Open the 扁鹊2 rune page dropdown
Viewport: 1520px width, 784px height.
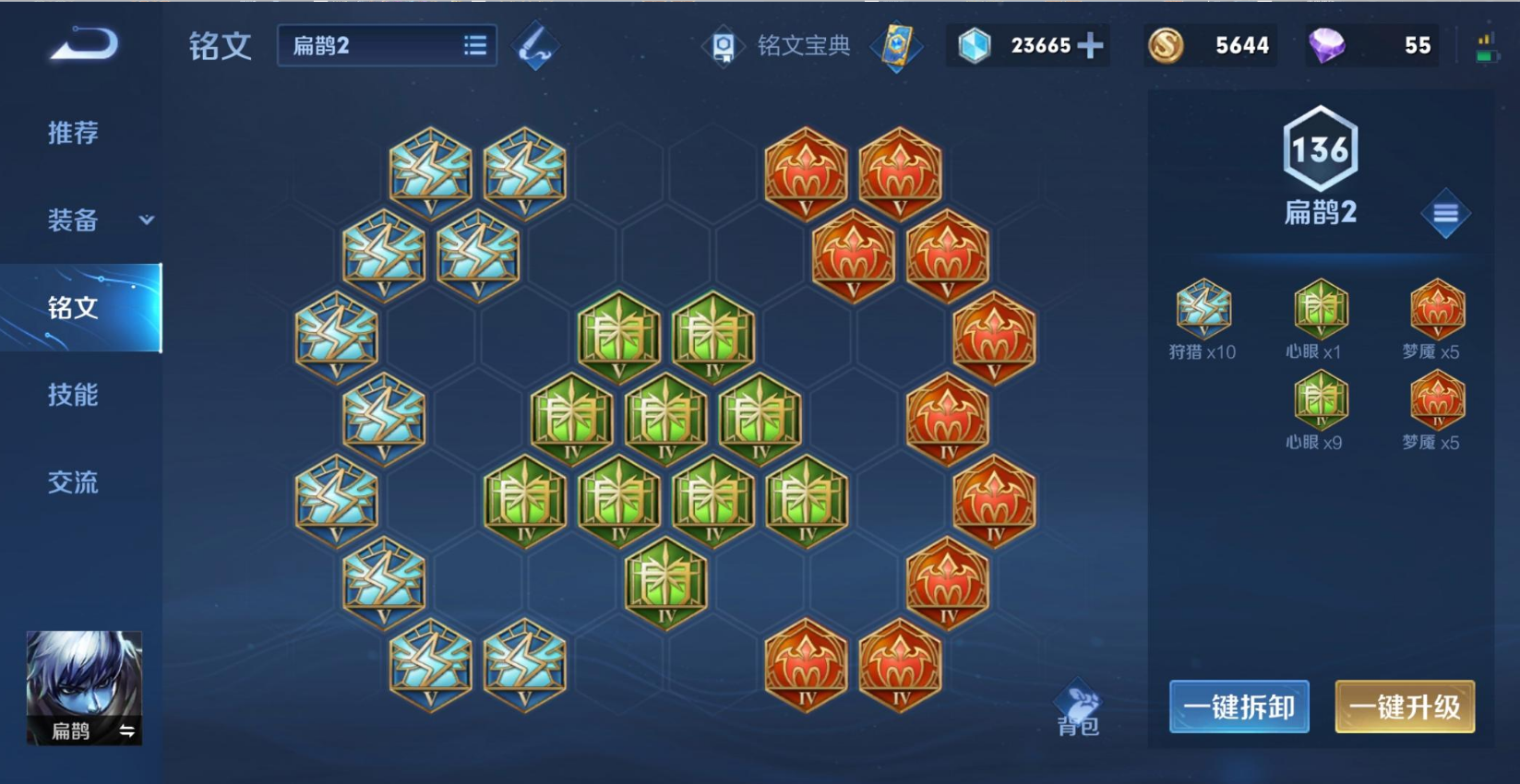coord(387,46)
